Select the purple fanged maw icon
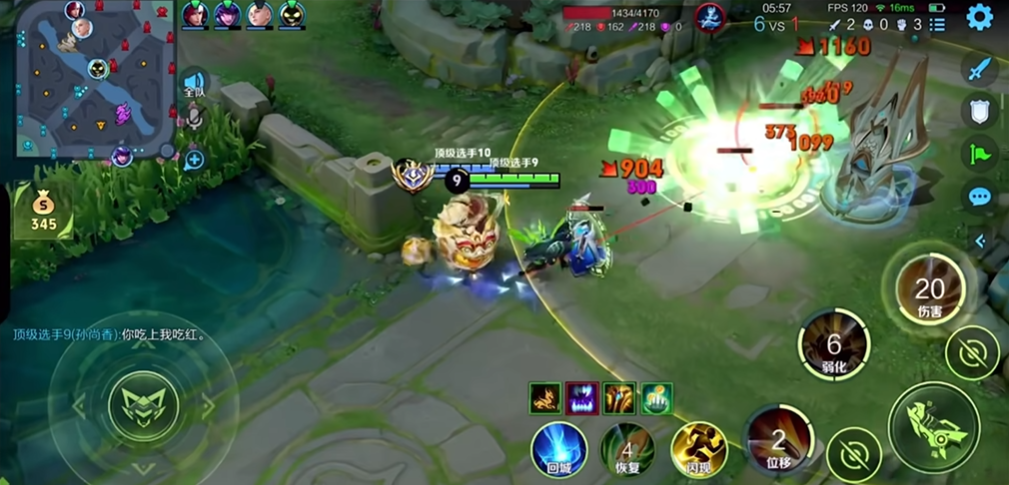Screen dimensions: 1009x485 [x=581, y=398]
